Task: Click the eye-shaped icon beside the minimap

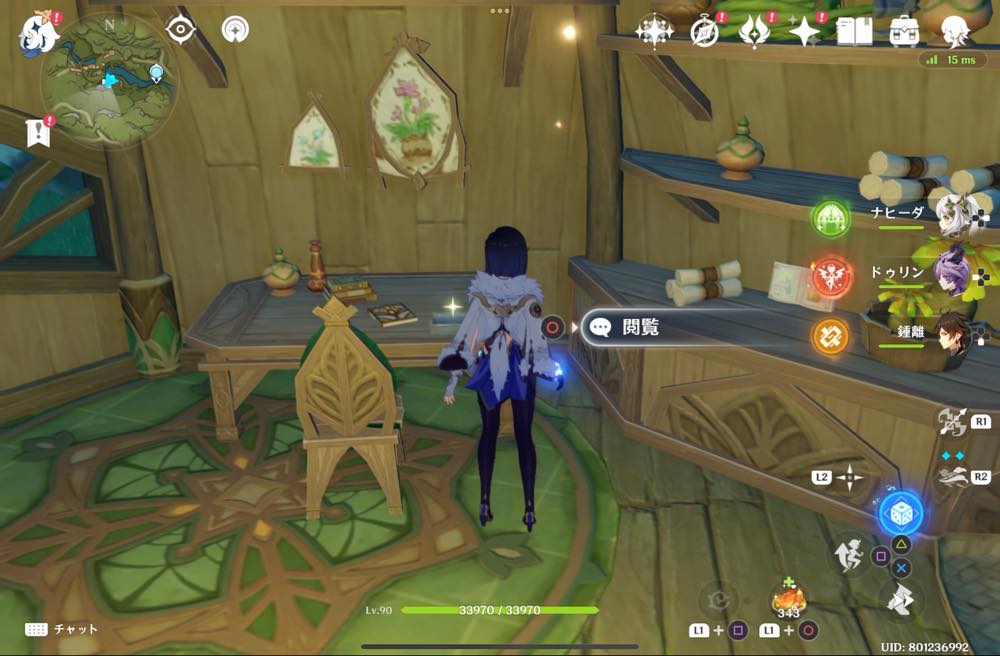Action: point(180,30)
